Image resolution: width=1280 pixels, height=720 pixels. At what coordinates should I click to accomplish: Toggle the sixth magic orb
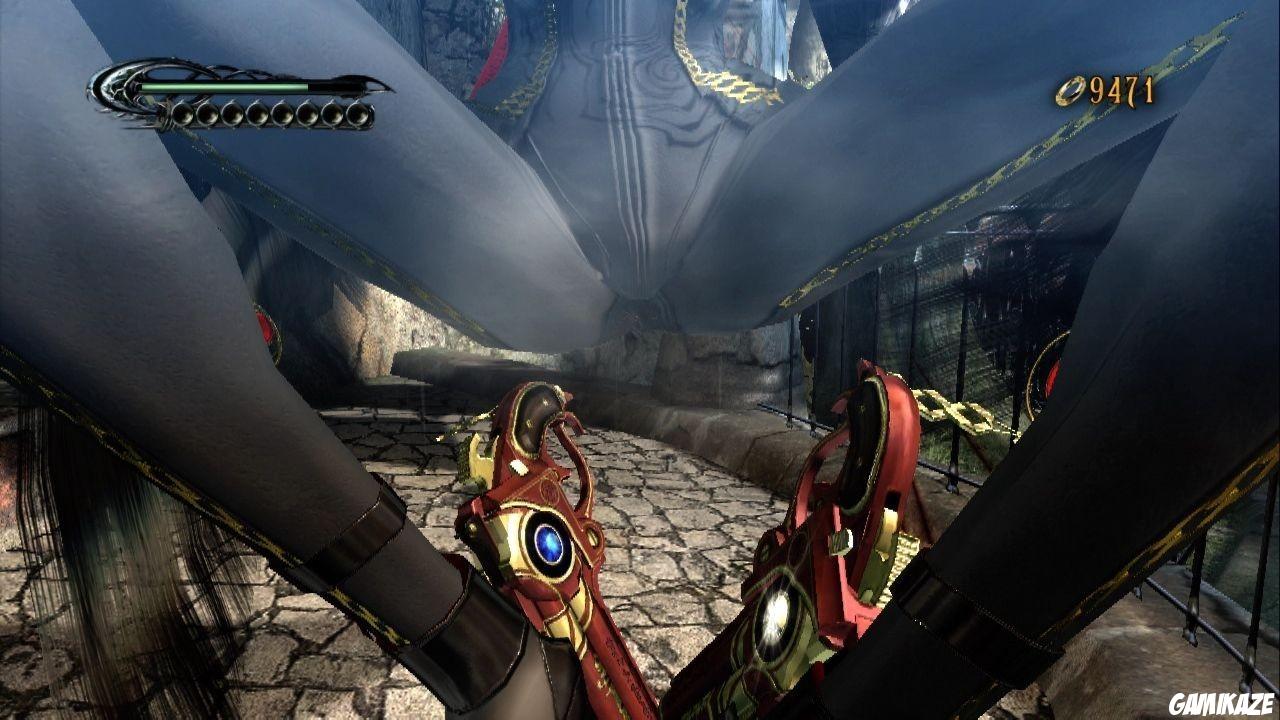306,113
